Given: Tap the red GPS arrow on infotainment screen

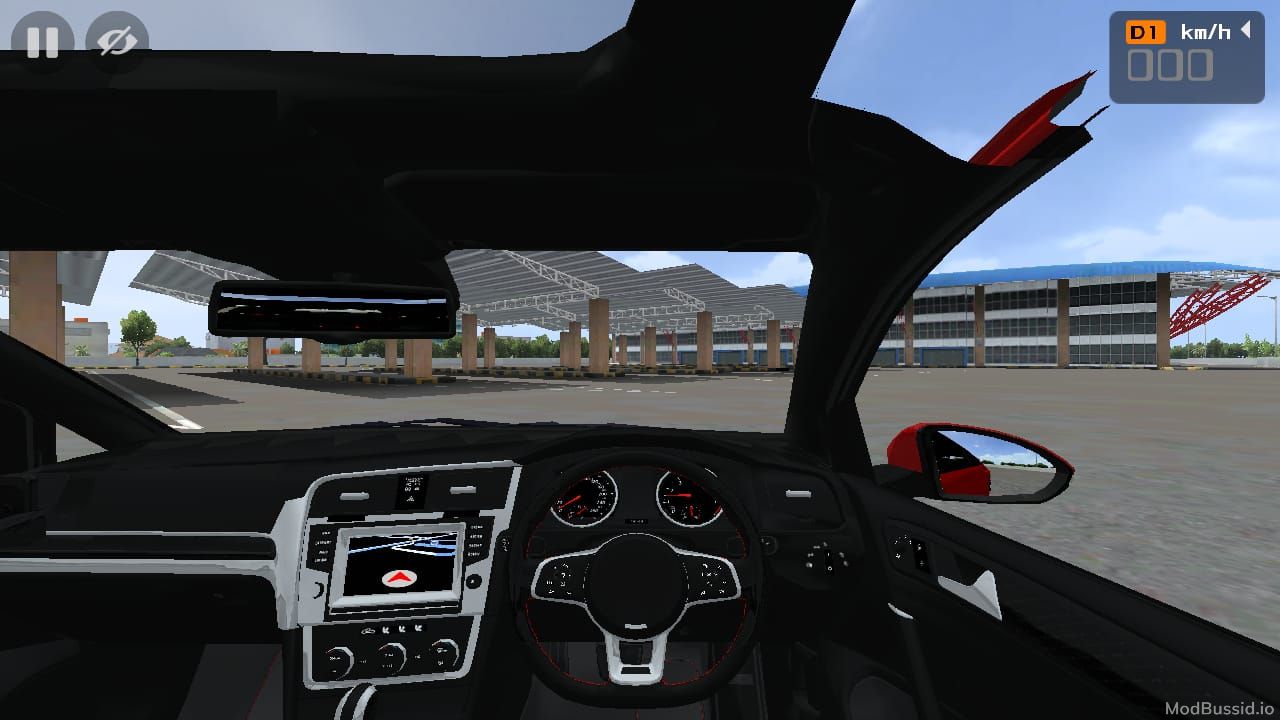Looking at the screenshot, I should click(398, 577).
